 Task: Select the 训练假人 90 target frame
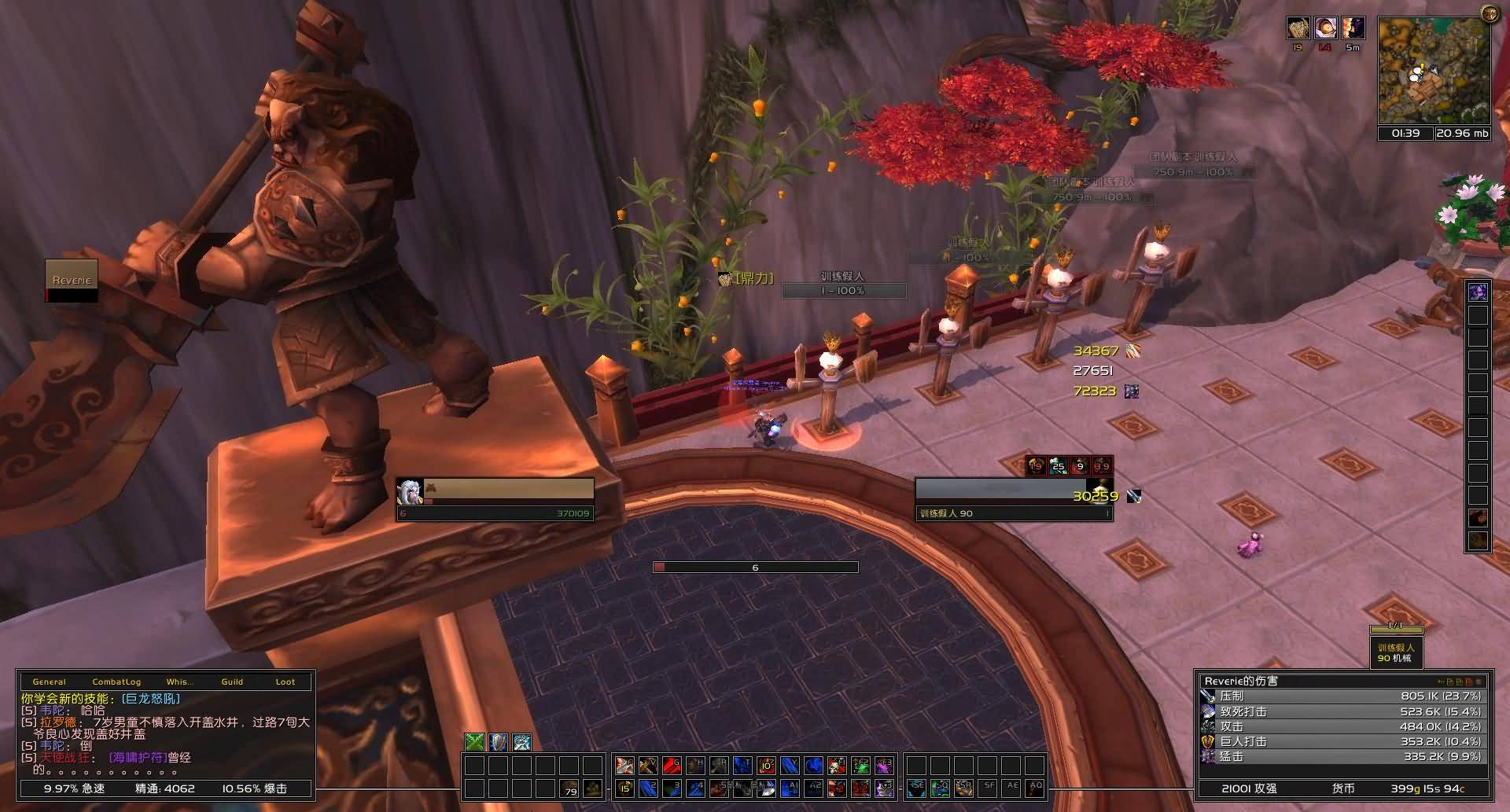[1014, 498]
